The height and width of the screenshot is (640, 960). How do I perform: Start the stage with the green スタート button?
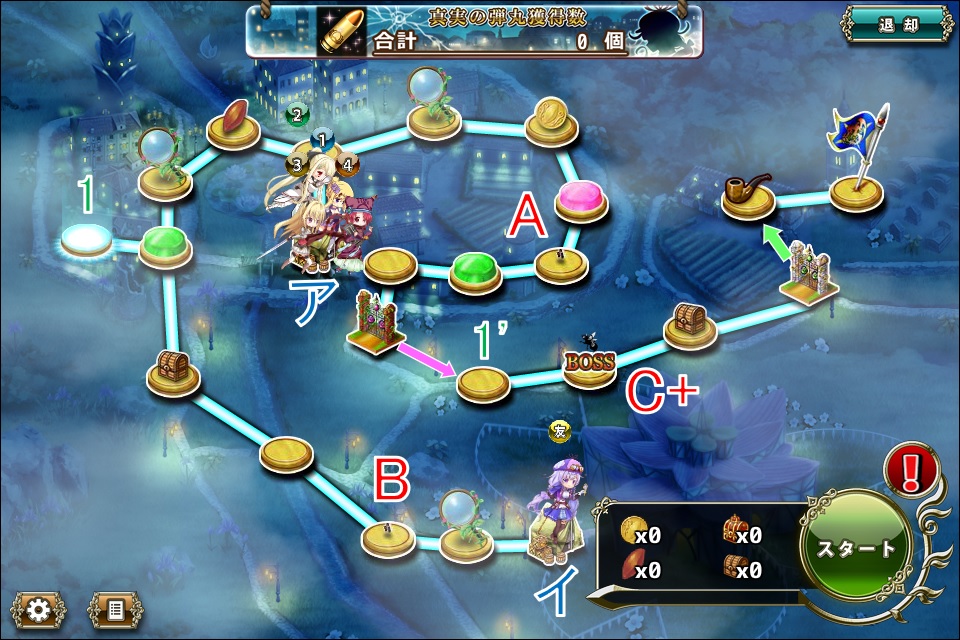tap(856, 548)
